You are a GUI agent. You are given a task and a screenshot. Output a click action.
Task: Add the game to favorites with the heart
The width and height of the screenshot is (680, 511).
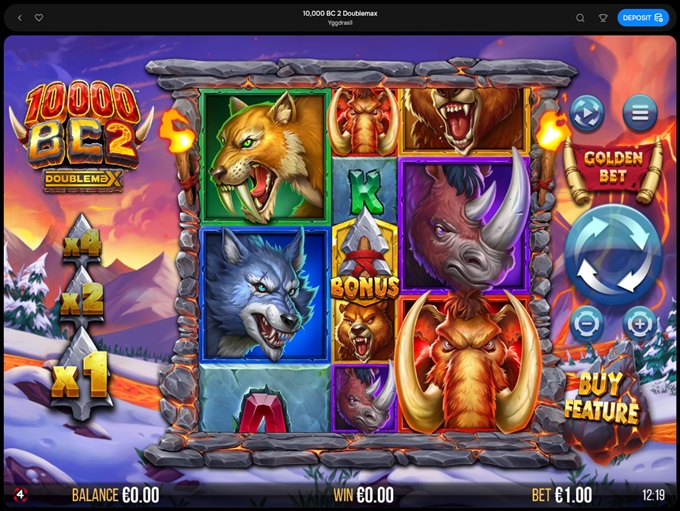[39, 17]
